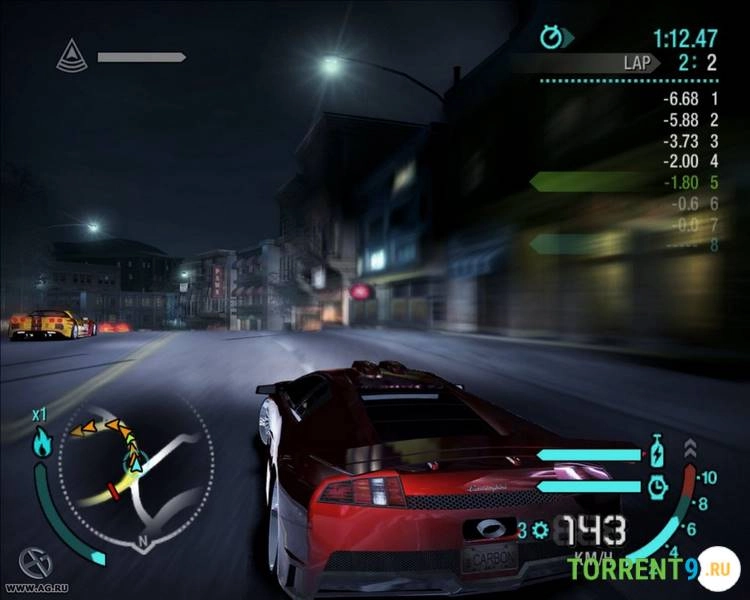Activate the nitrous canister icon

tap(656, 451)
